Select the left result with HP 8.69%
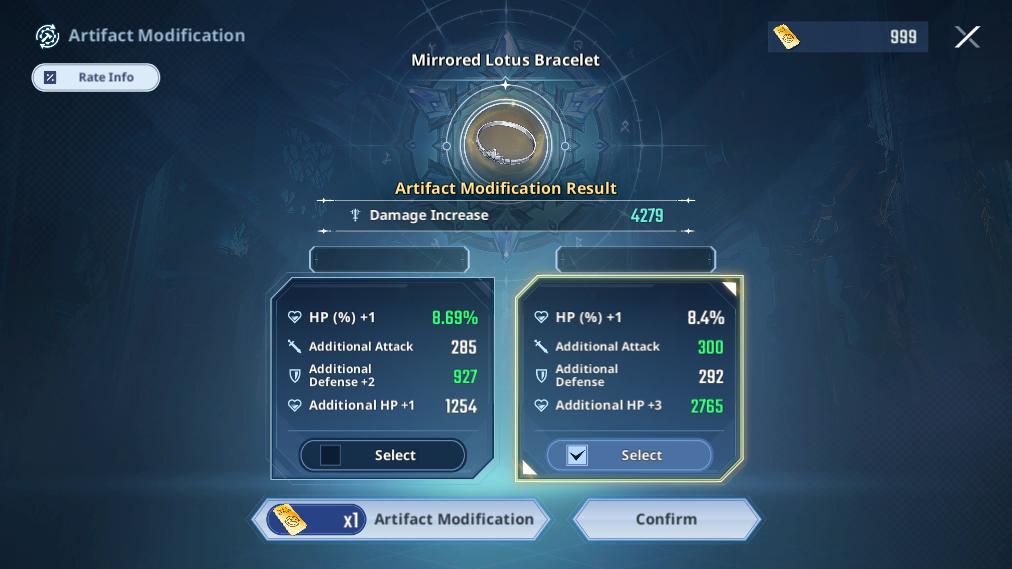The image size is (1012, 569). tap(382, 455)
